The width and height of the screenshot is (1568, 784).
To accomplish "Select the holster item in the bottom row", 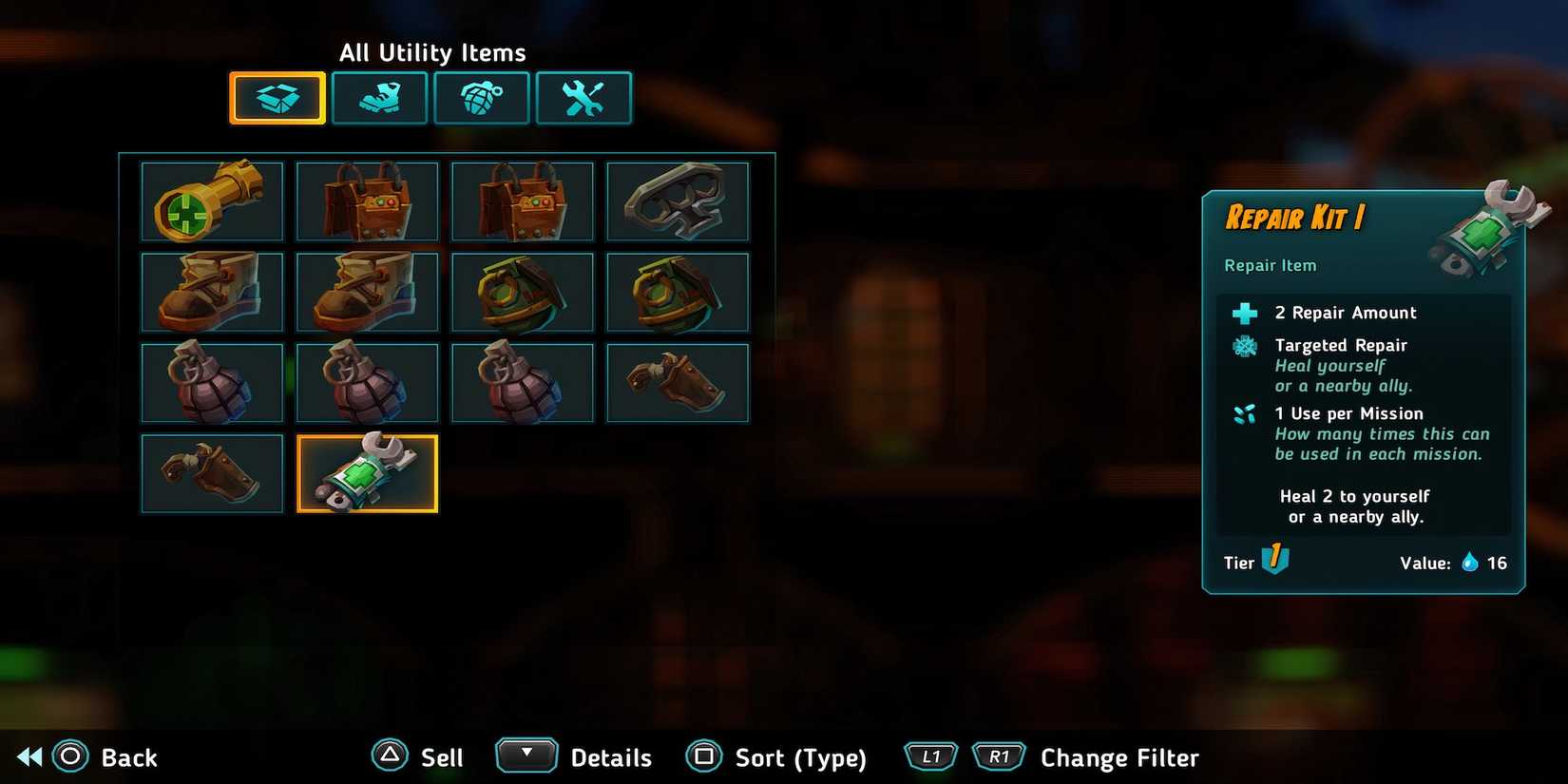I will [212, 472].
